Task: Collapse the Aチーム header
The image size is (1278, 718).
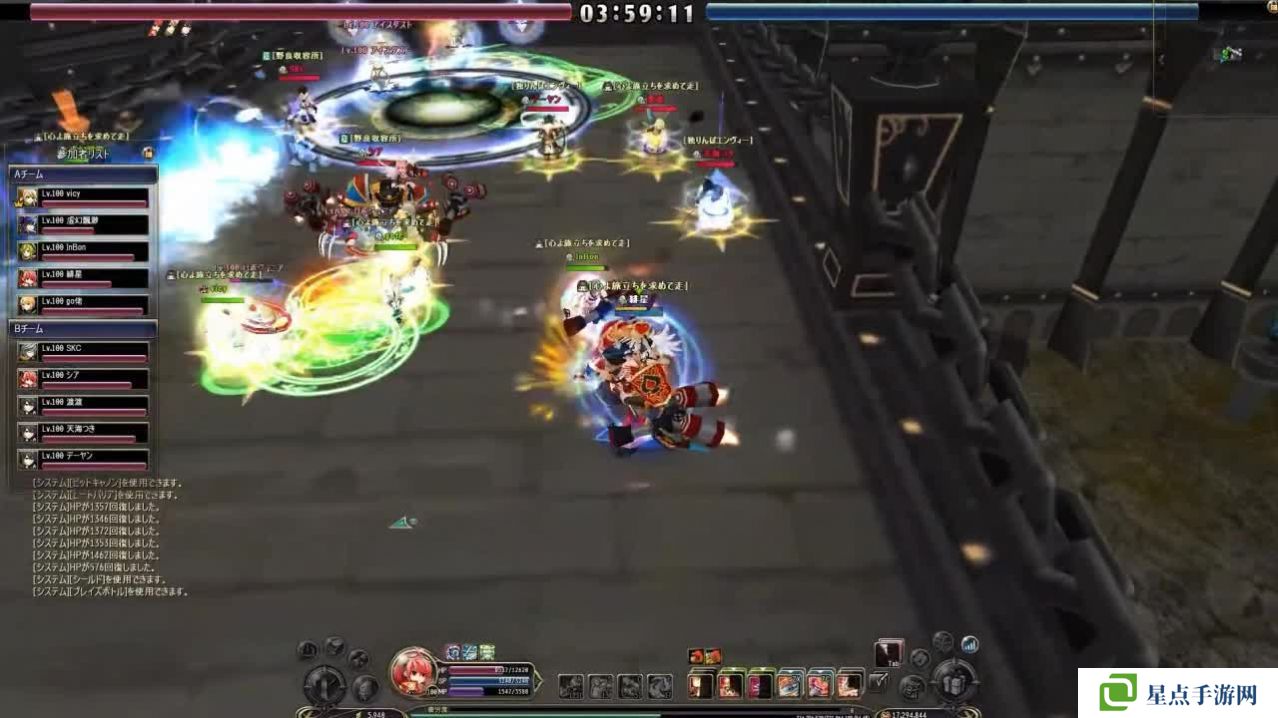Action: pyautogui.click(x=82, y=174)
